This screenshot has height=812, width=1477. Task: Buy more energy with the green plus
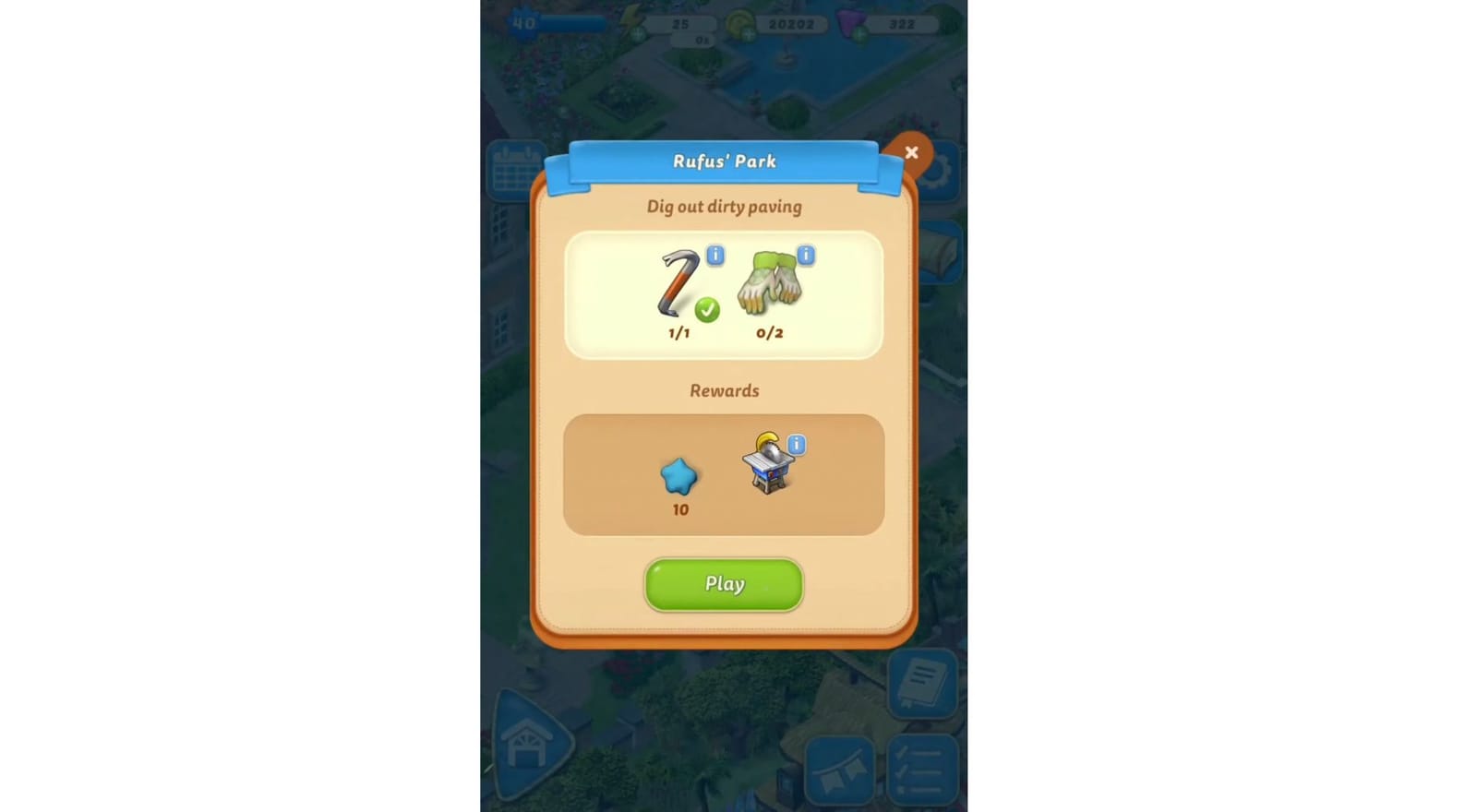tap(637, 33)
